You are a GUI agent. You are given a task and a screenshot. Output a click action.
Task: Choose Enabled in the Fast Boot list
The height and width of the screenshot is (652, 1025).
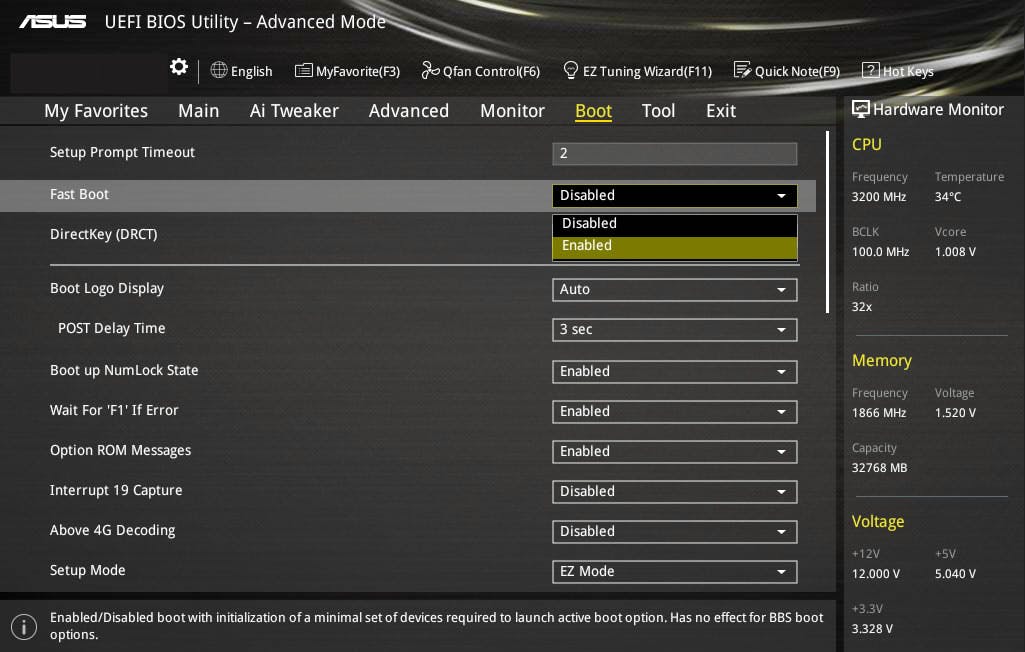click(x=674, y=246)
